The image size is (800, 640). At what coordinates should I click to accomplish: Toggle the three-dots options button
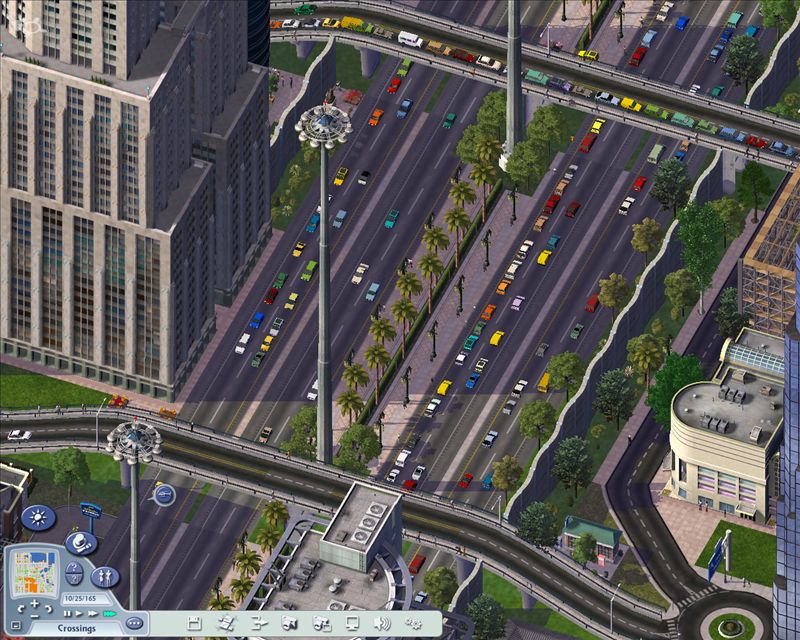[135, 623]
